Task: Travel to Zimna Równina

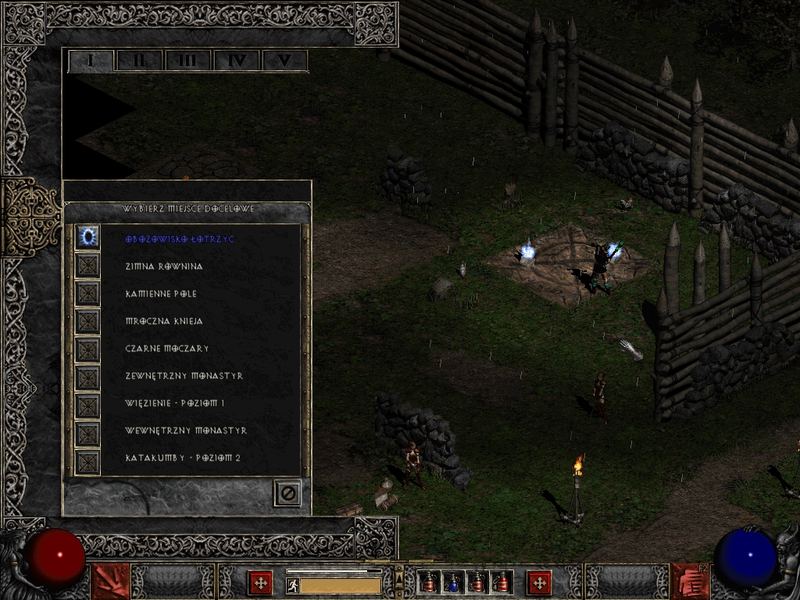Action: [165, 267]
